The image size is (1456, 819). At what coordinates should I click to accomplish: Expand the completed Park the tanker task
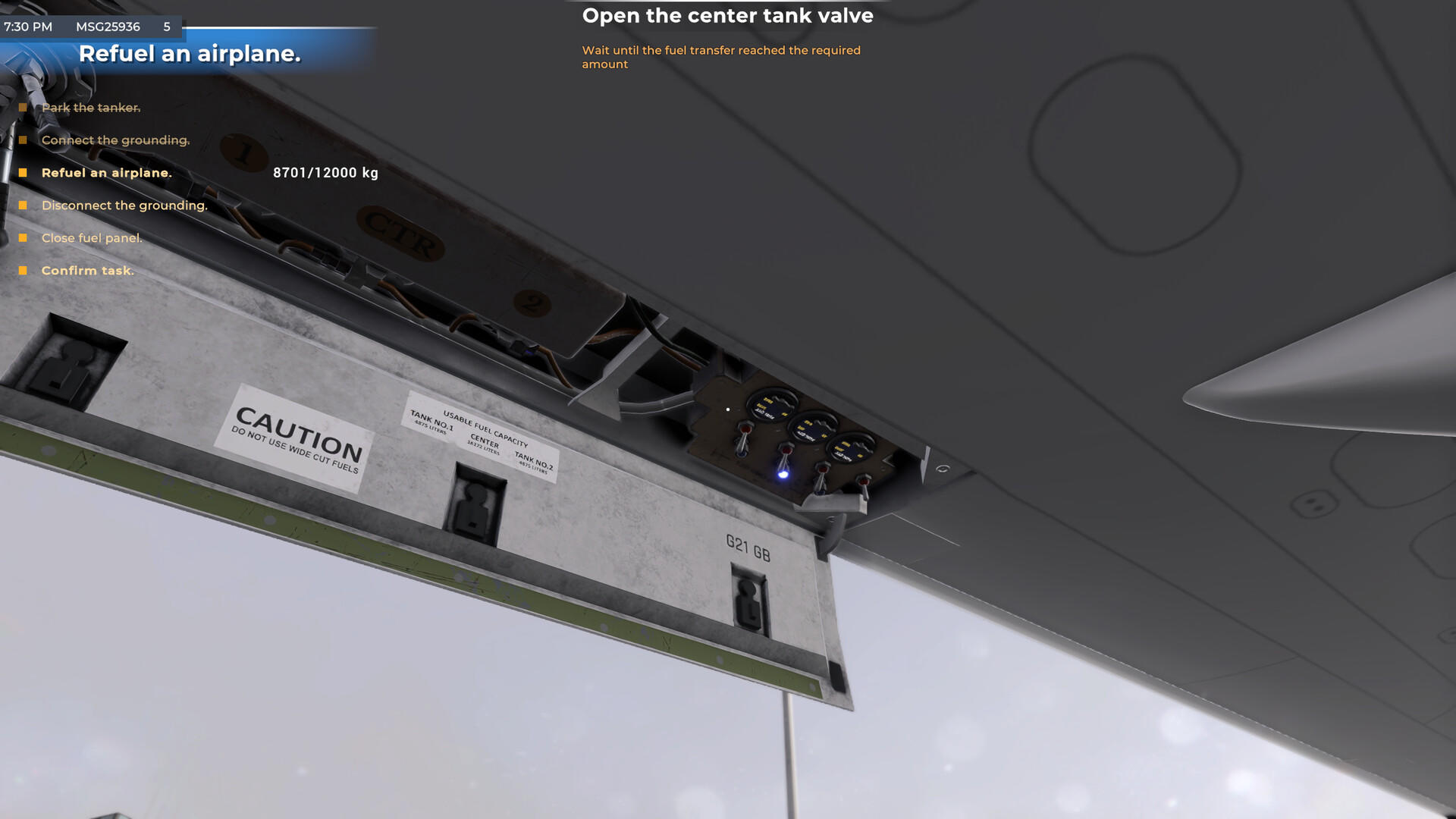click(91, 108)
